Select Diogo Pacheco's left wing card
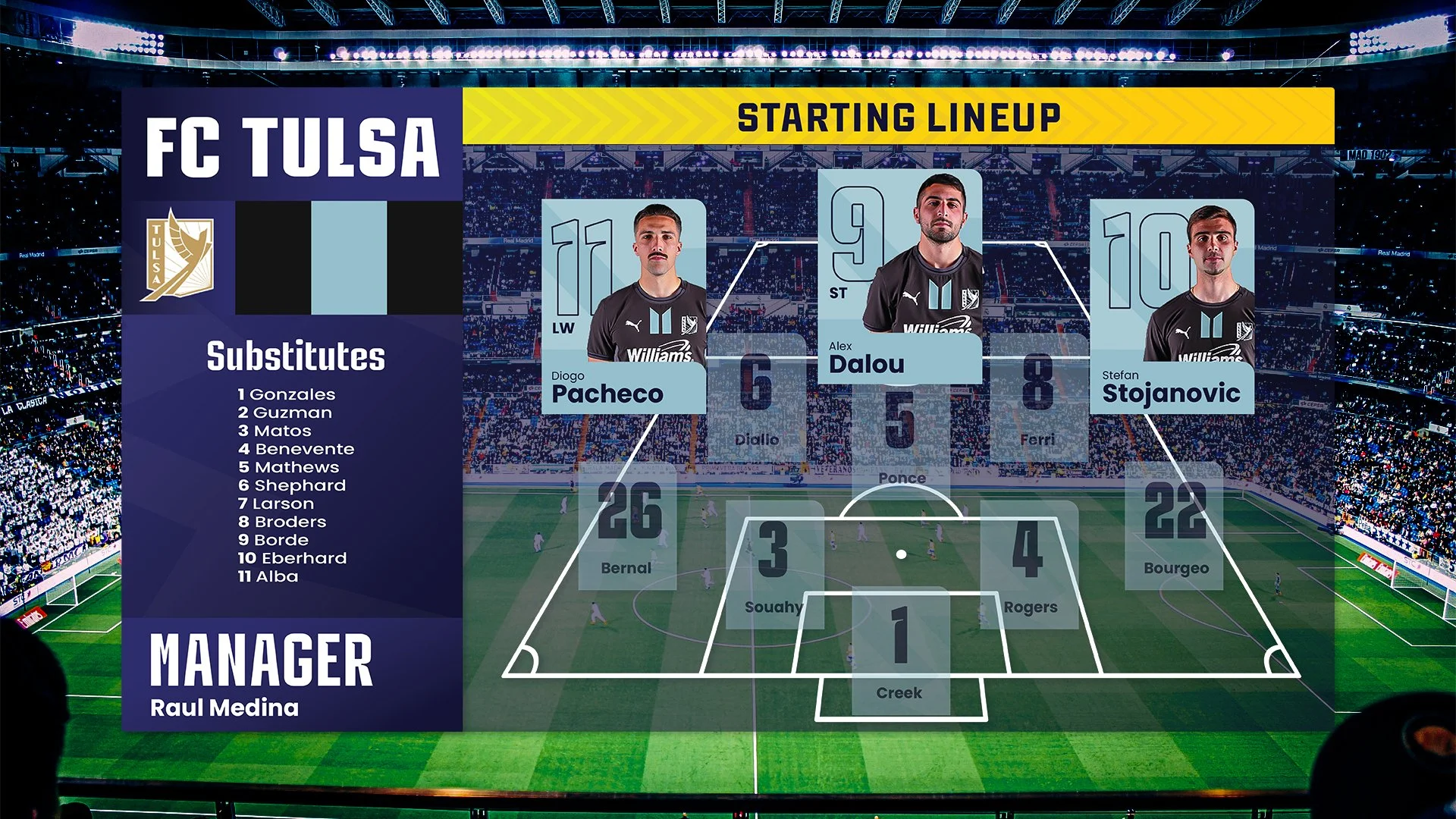Screen dimensions: 1456x819 [623, 306]
